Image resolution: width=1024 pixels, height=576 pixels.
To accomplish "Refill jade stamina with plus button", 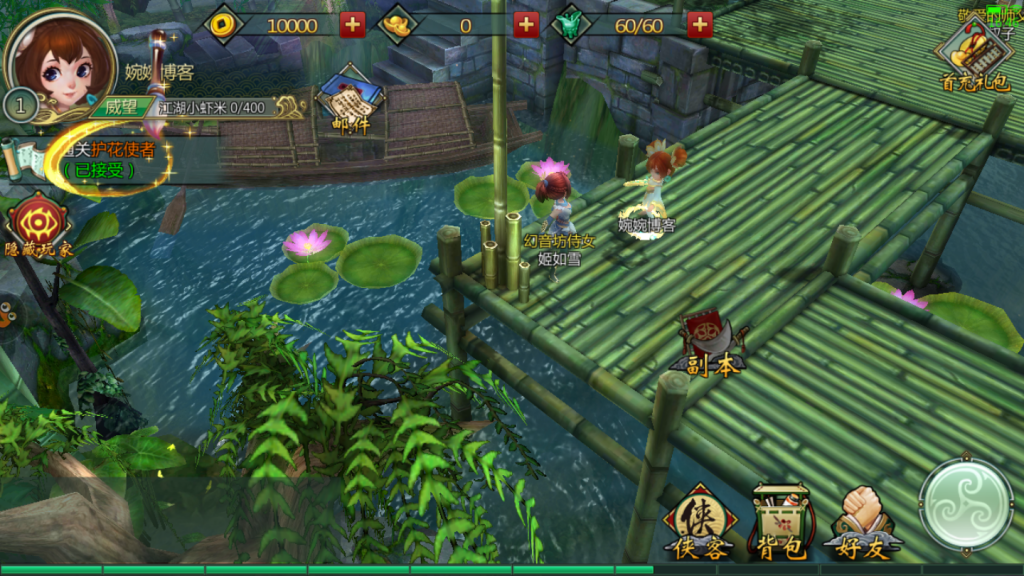I will (x=700, y=25).
